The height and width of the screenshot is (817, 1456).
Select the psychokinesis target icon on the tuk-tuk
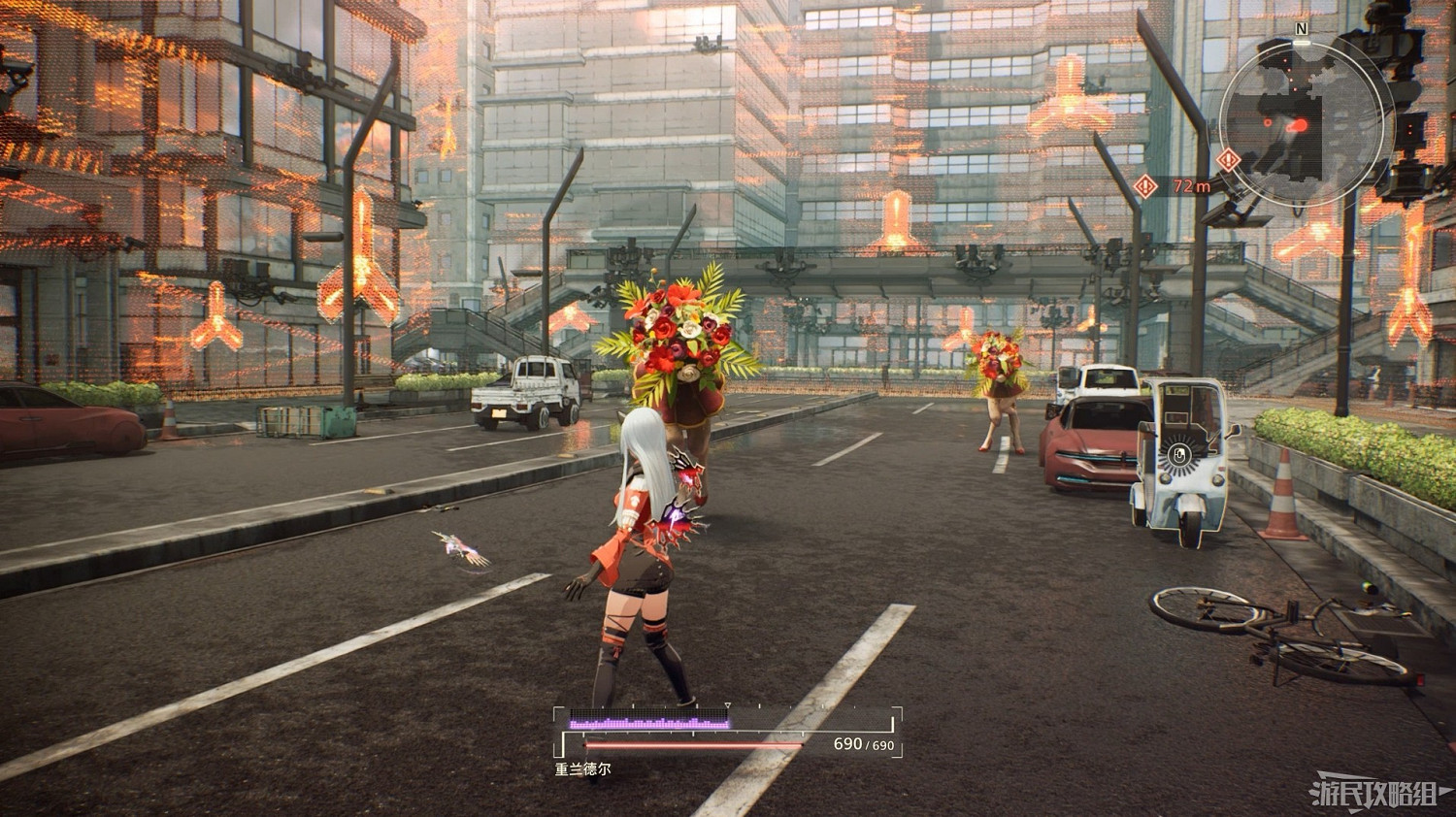pos(1179,454)
